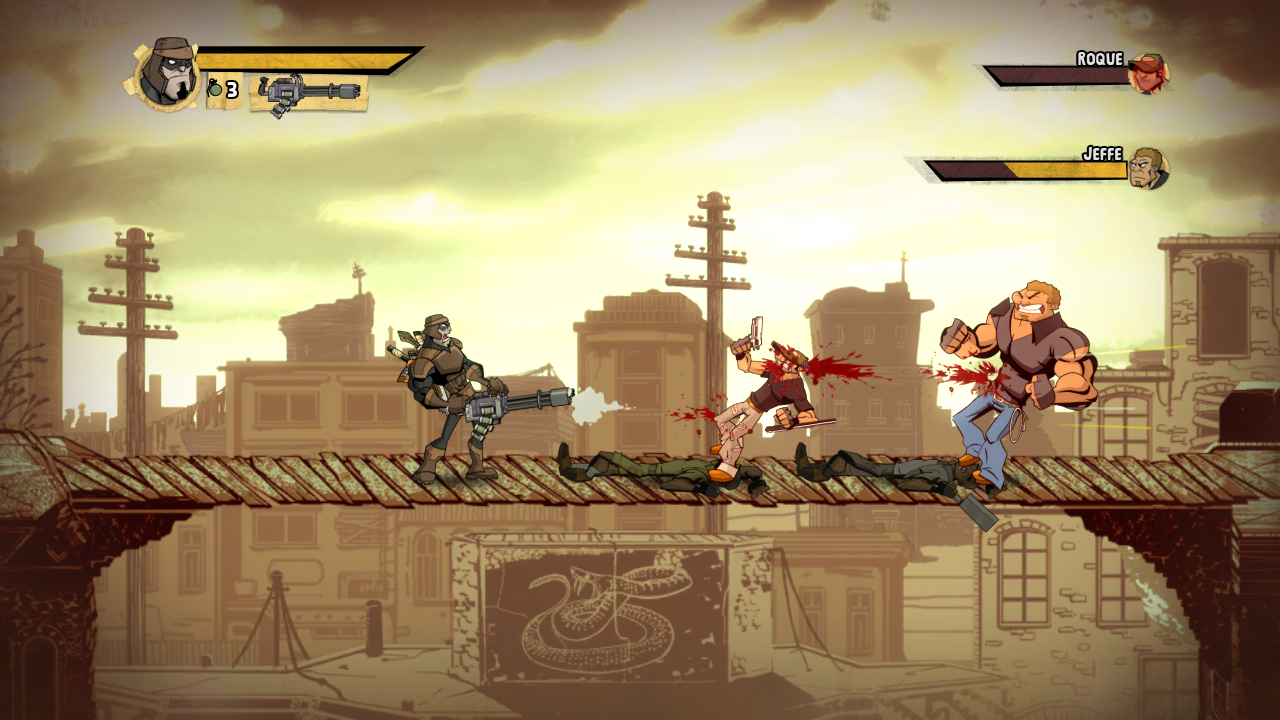Select Roque's boss portrait
Image resolution: width=1280 pixels, height=720 pixels.
[x=1148, y=73]
